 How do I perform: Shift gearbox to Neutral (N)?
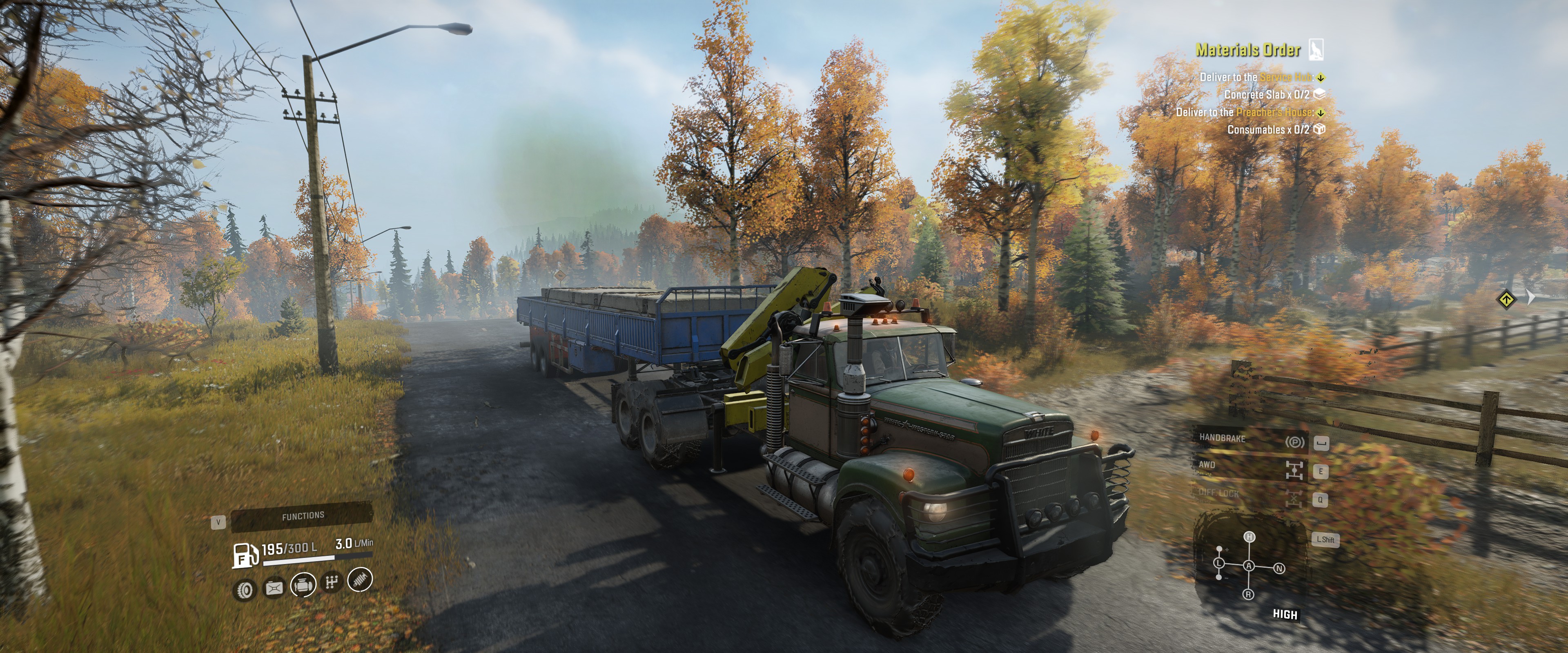click(1279, 569)
